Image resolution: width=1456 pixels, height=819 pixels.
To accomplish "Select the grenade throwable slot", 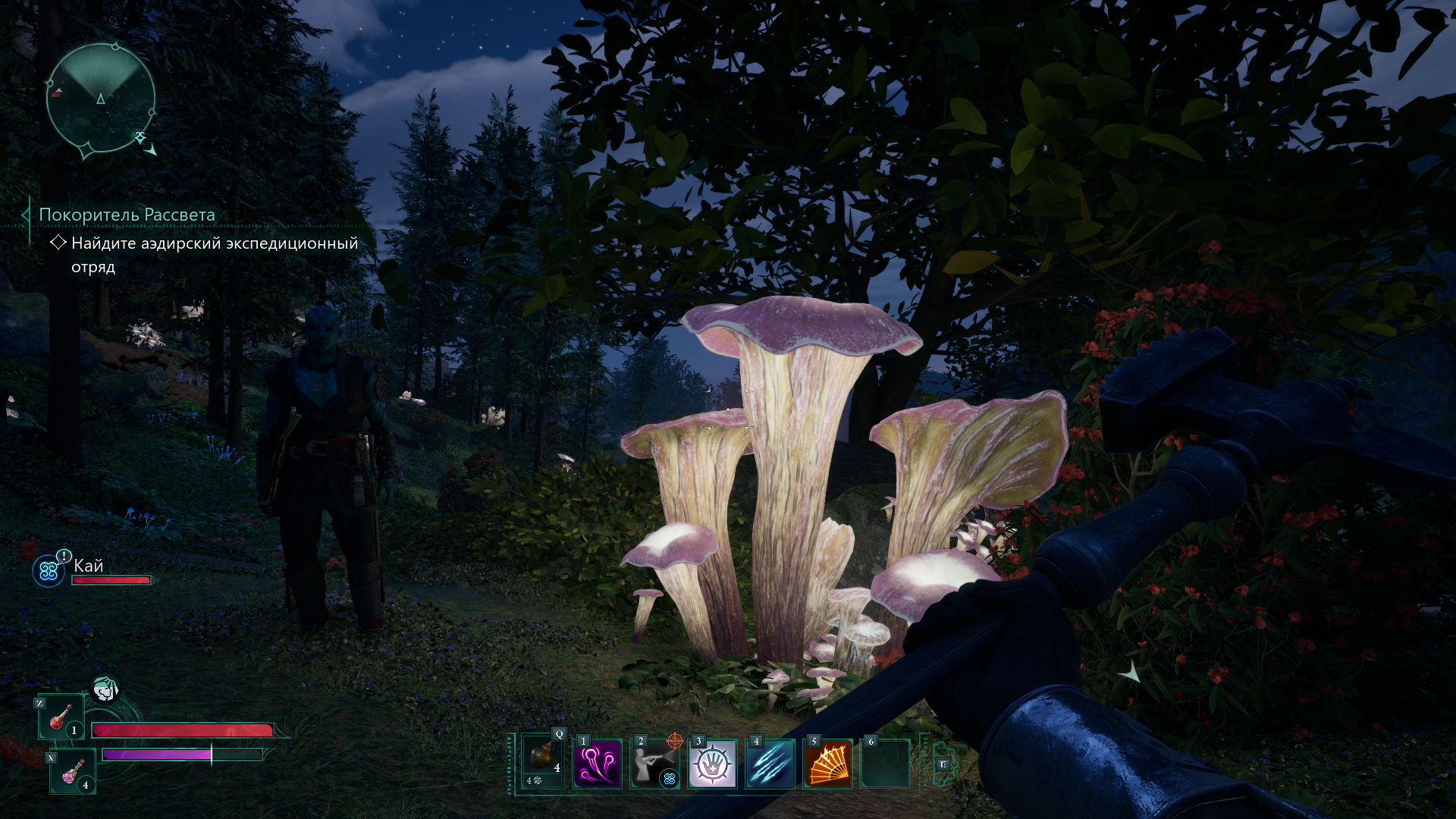I will pos(543,761).
